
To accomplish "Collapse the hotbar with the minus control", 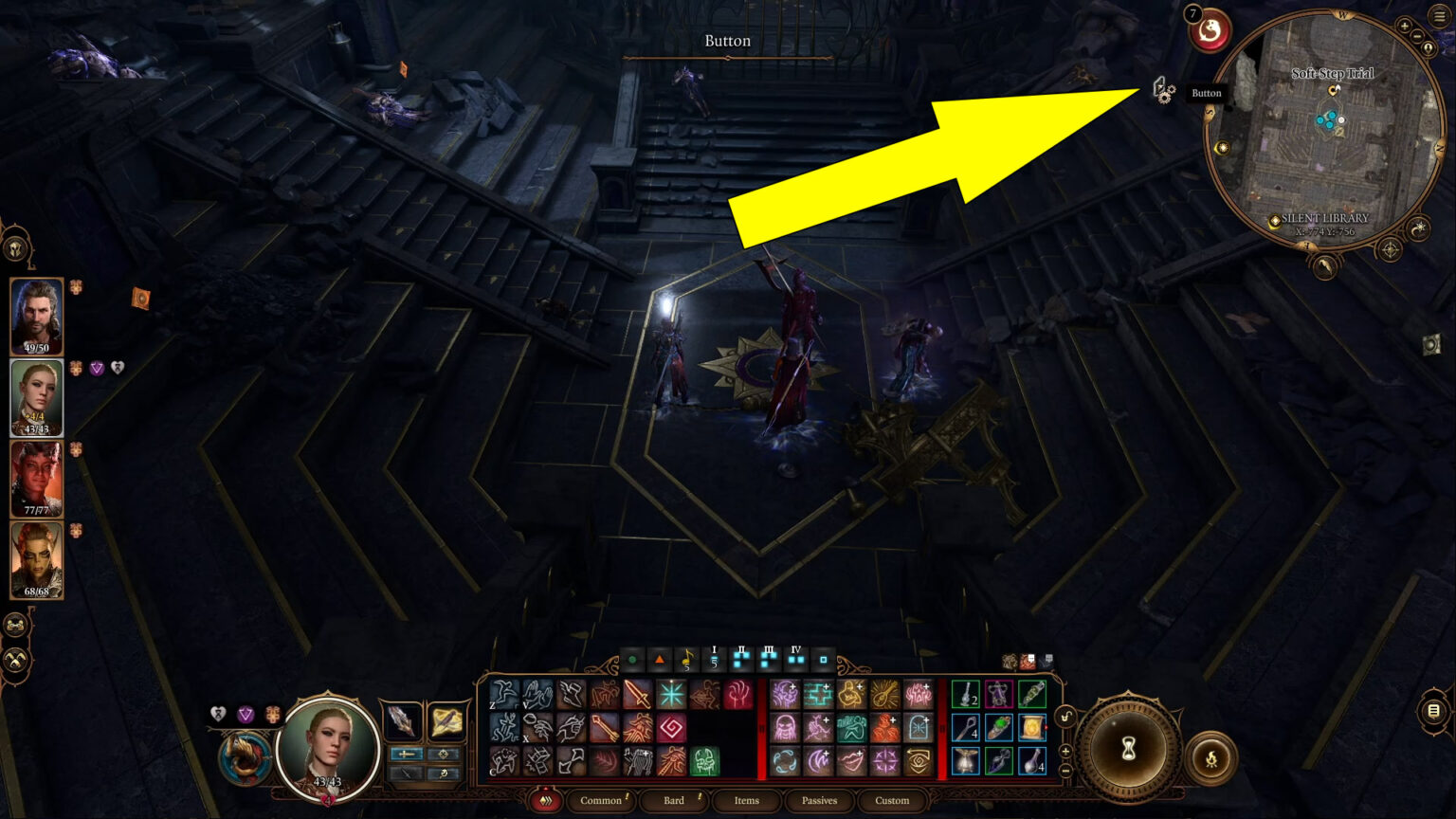I will (1065, 771).
